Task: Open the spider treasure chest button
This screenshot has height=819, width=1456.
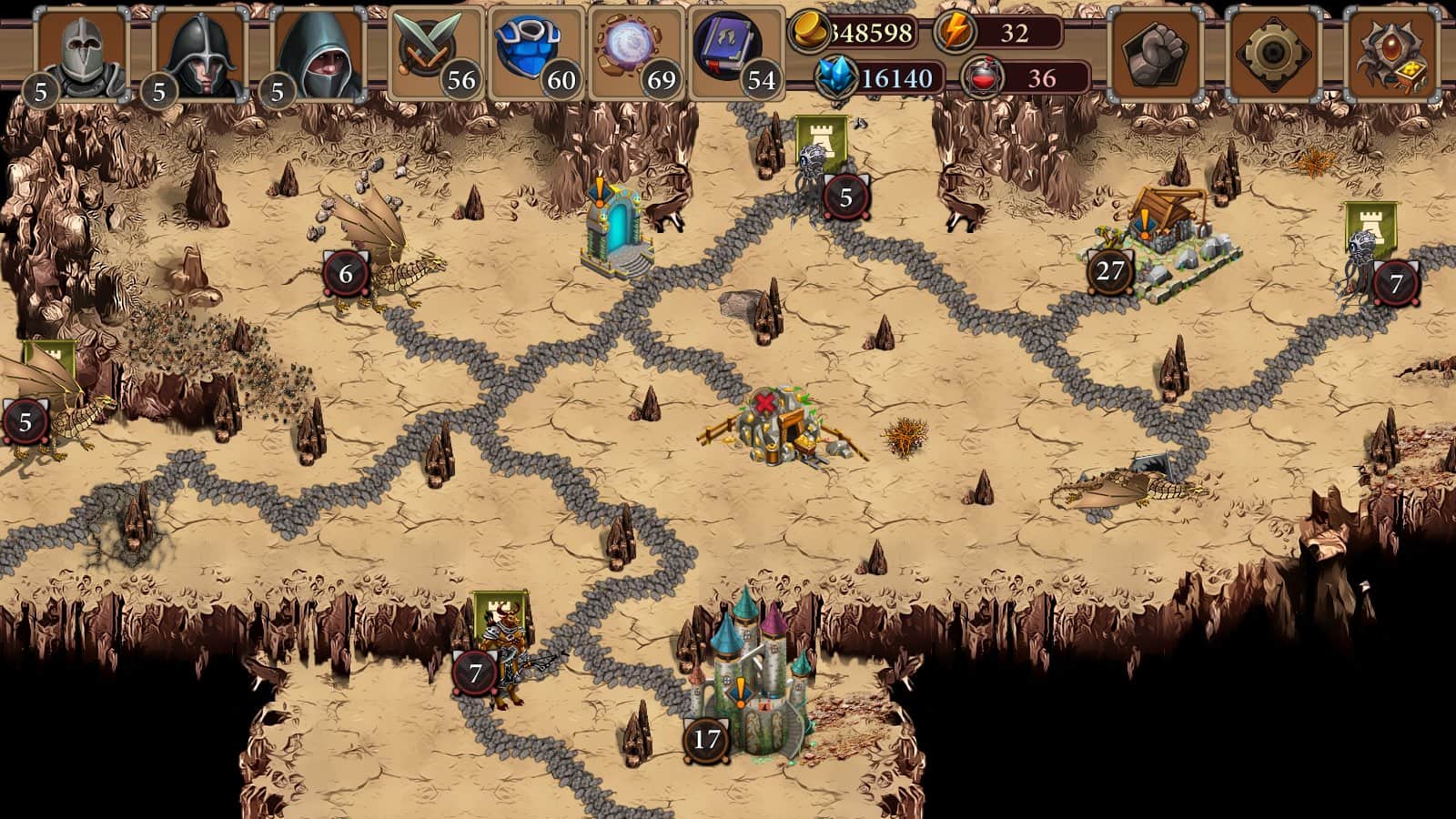Action: pyautogui.click(x=1390, y=53)
